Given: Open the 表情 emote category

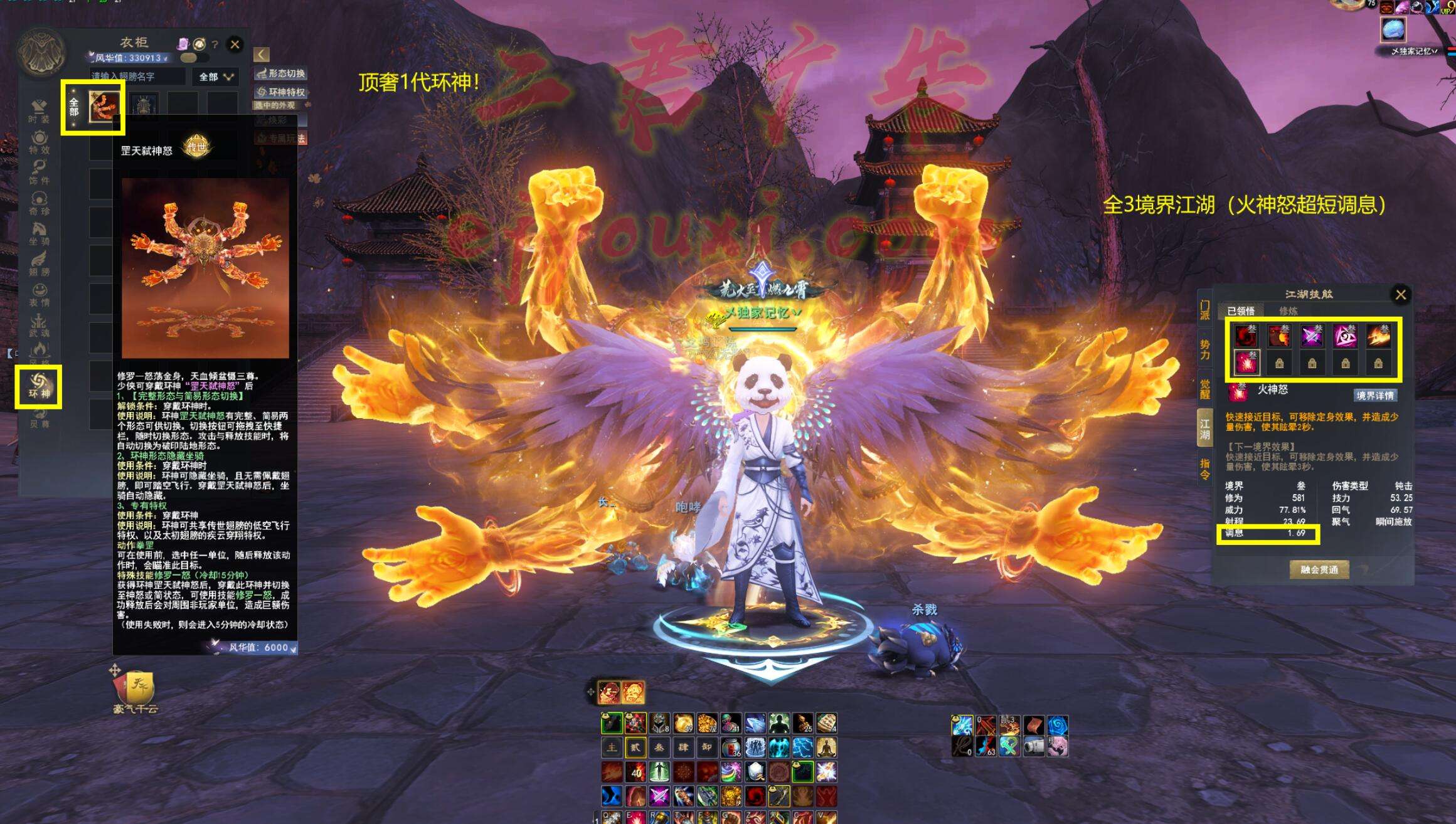Looking at the screenshot, I should pyautogui.click(x=39, y=294).
